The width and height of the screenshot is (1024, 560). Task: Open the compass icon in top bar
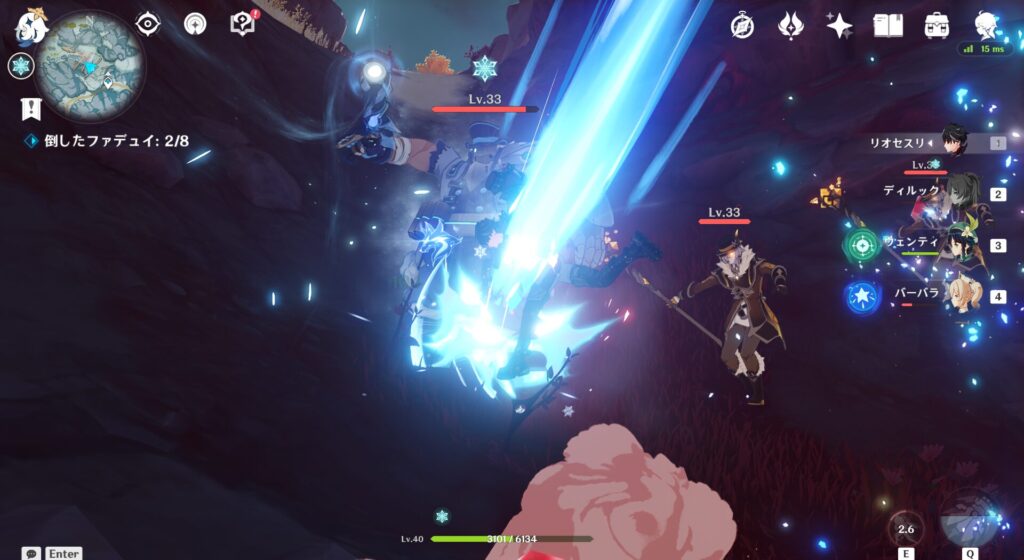(x=742, y=25)
